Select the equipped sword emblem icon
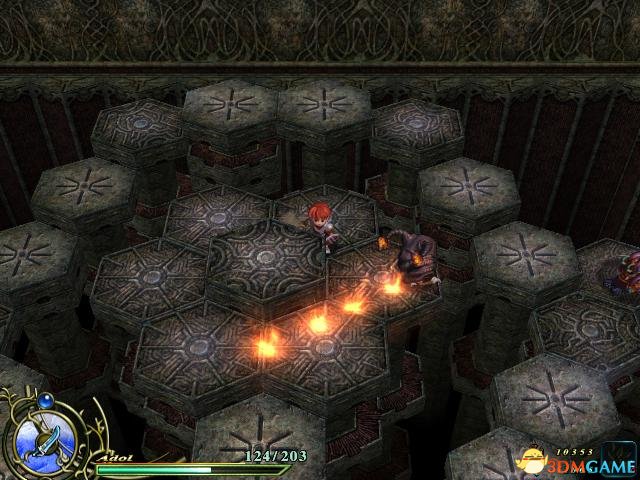The image size is (640, 480). 45,438
